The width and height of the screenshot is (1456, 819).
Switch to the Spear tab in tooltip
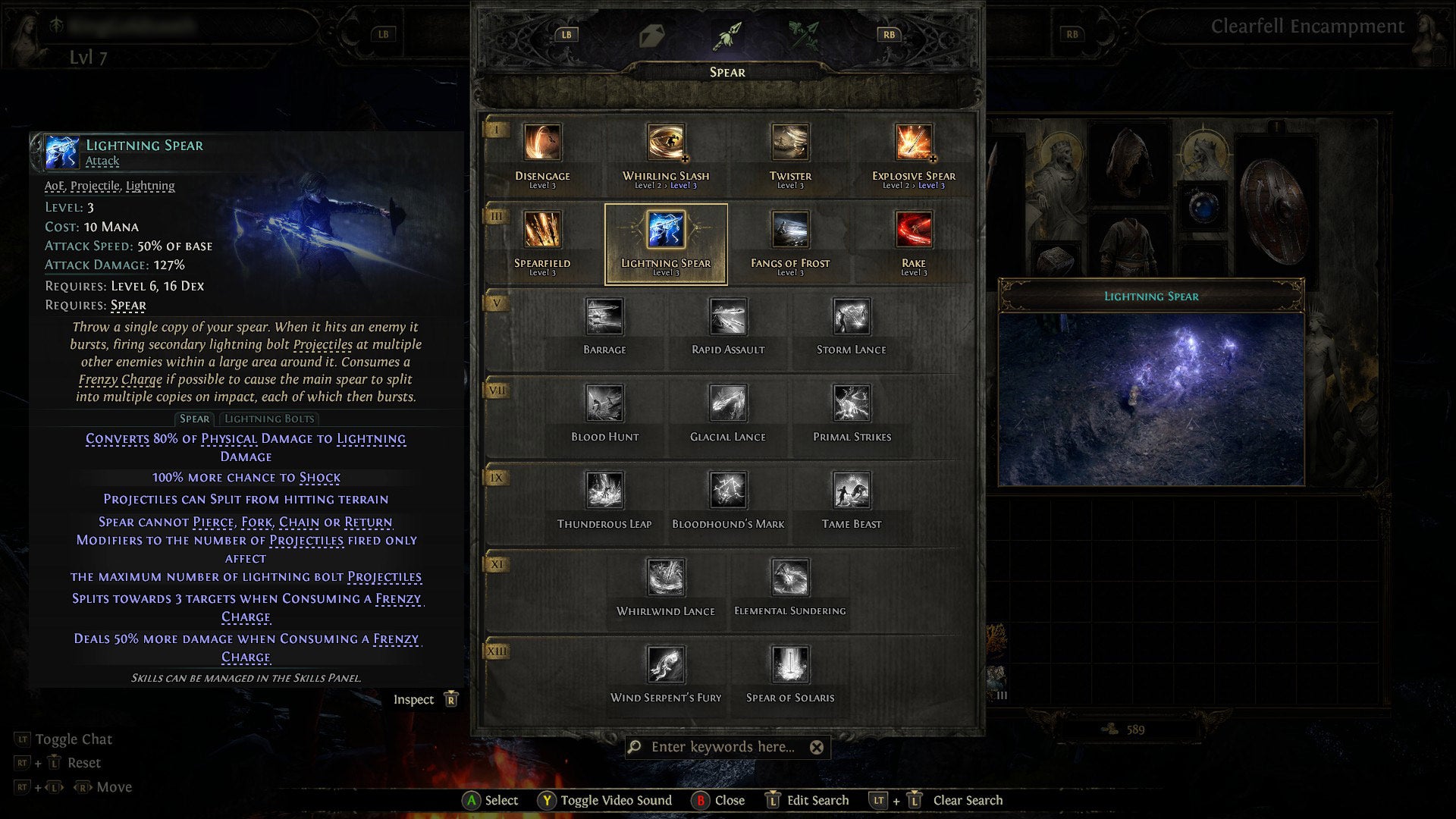(x=195, y=419)
